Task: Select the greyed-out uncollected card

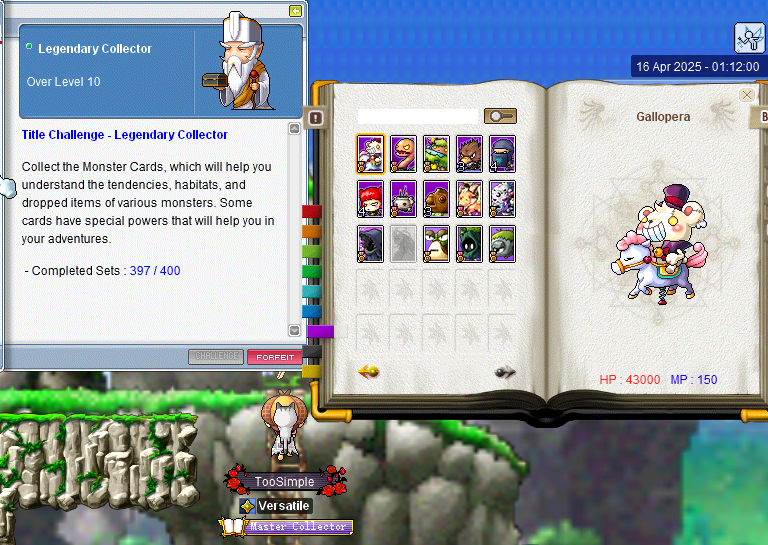Action: (403, 243)
